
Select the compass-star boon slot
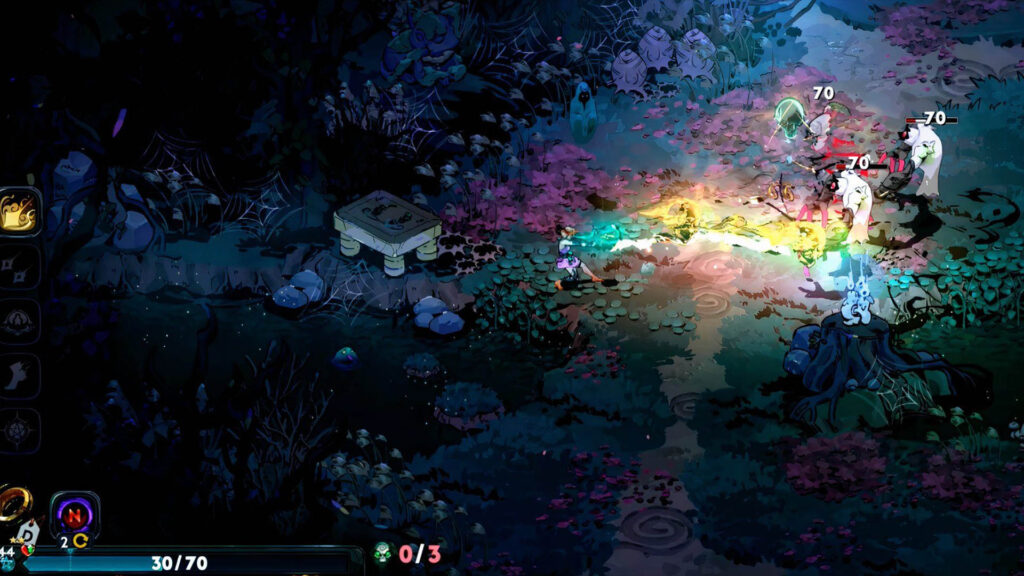click(x=20, y=431)
